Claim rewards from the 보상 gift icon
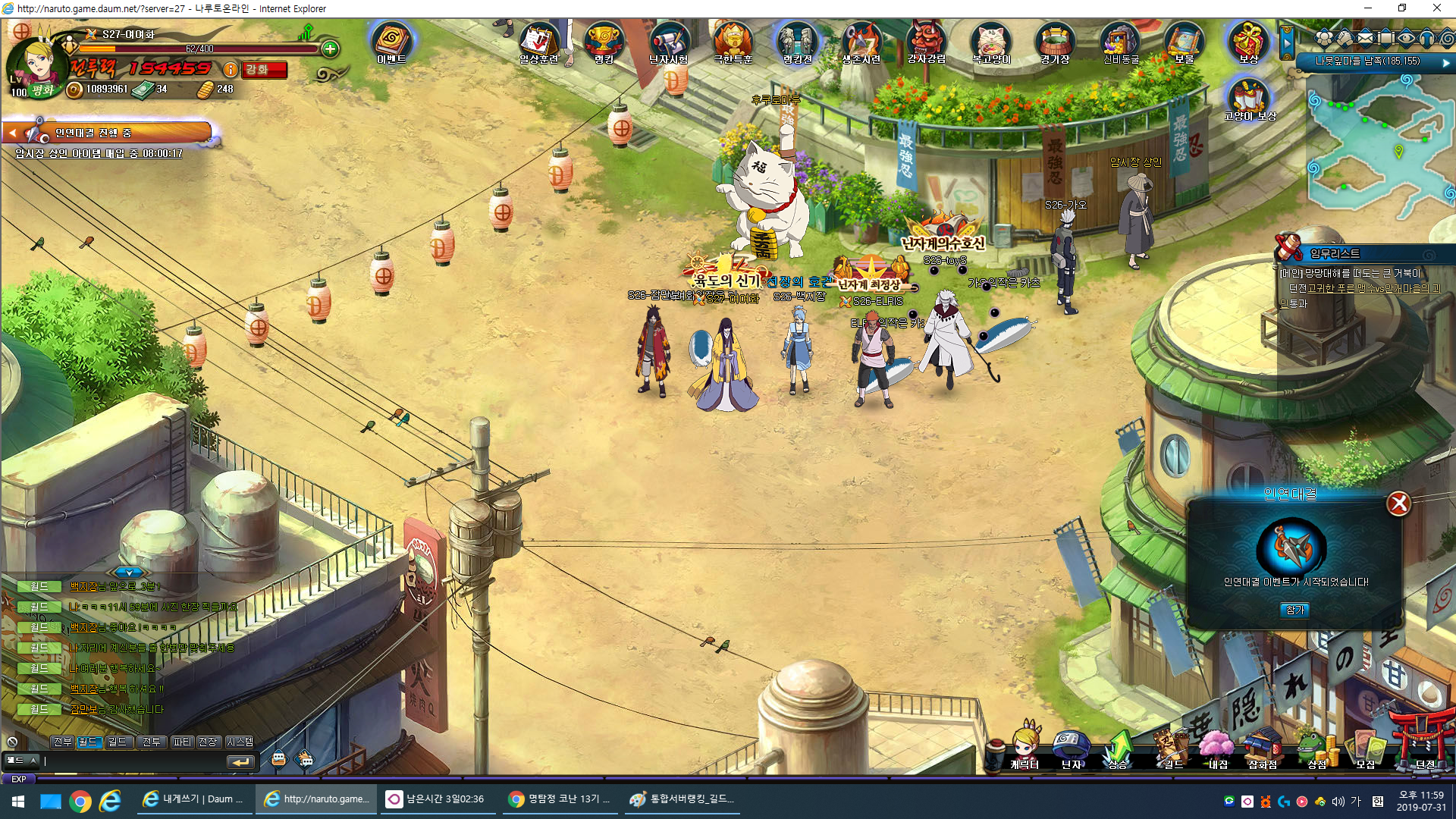1456x819 pixels. [1248, 42]
